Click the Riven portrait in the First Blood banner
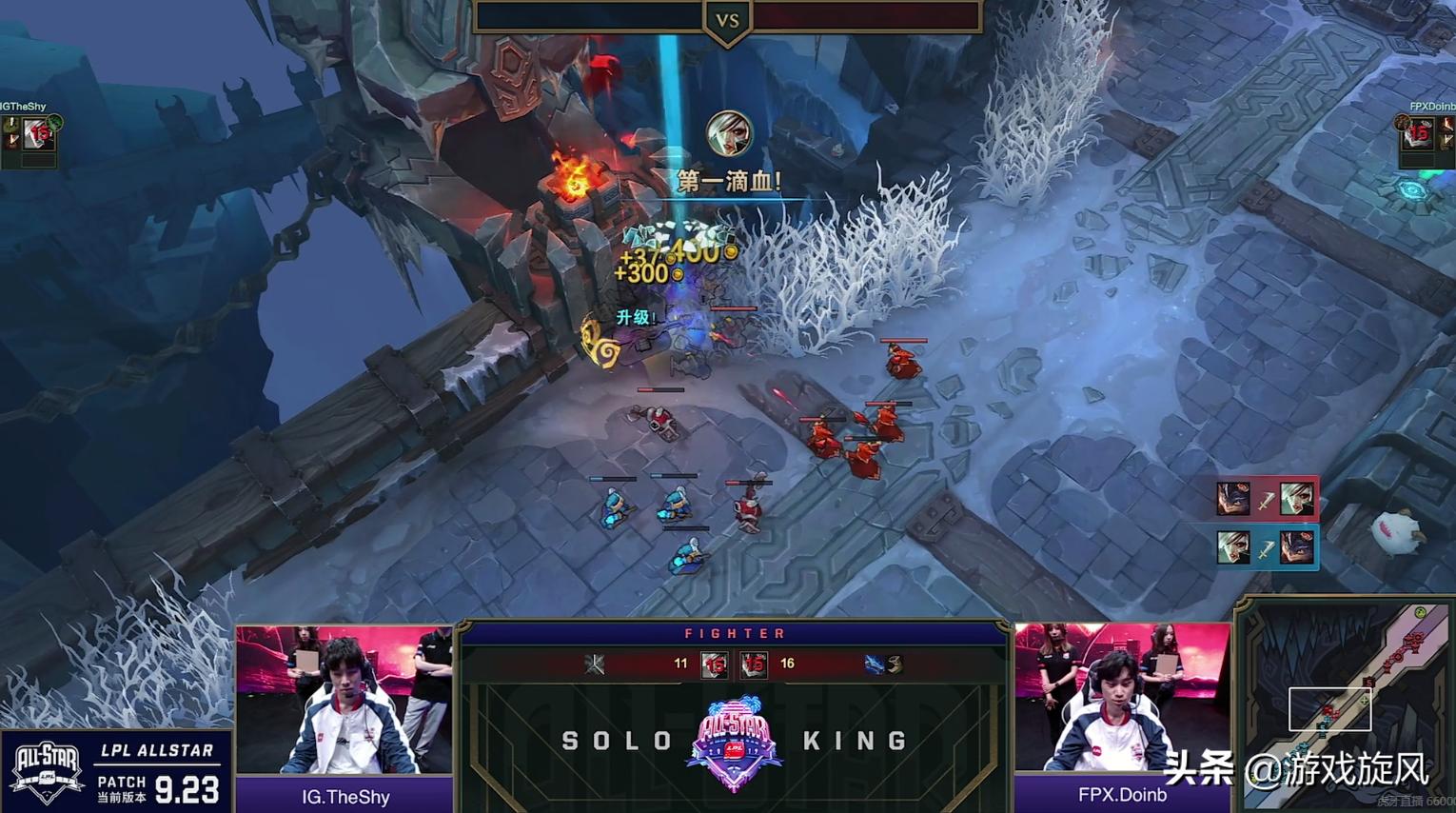The image size is (1456, 813). tap(729, 134)
